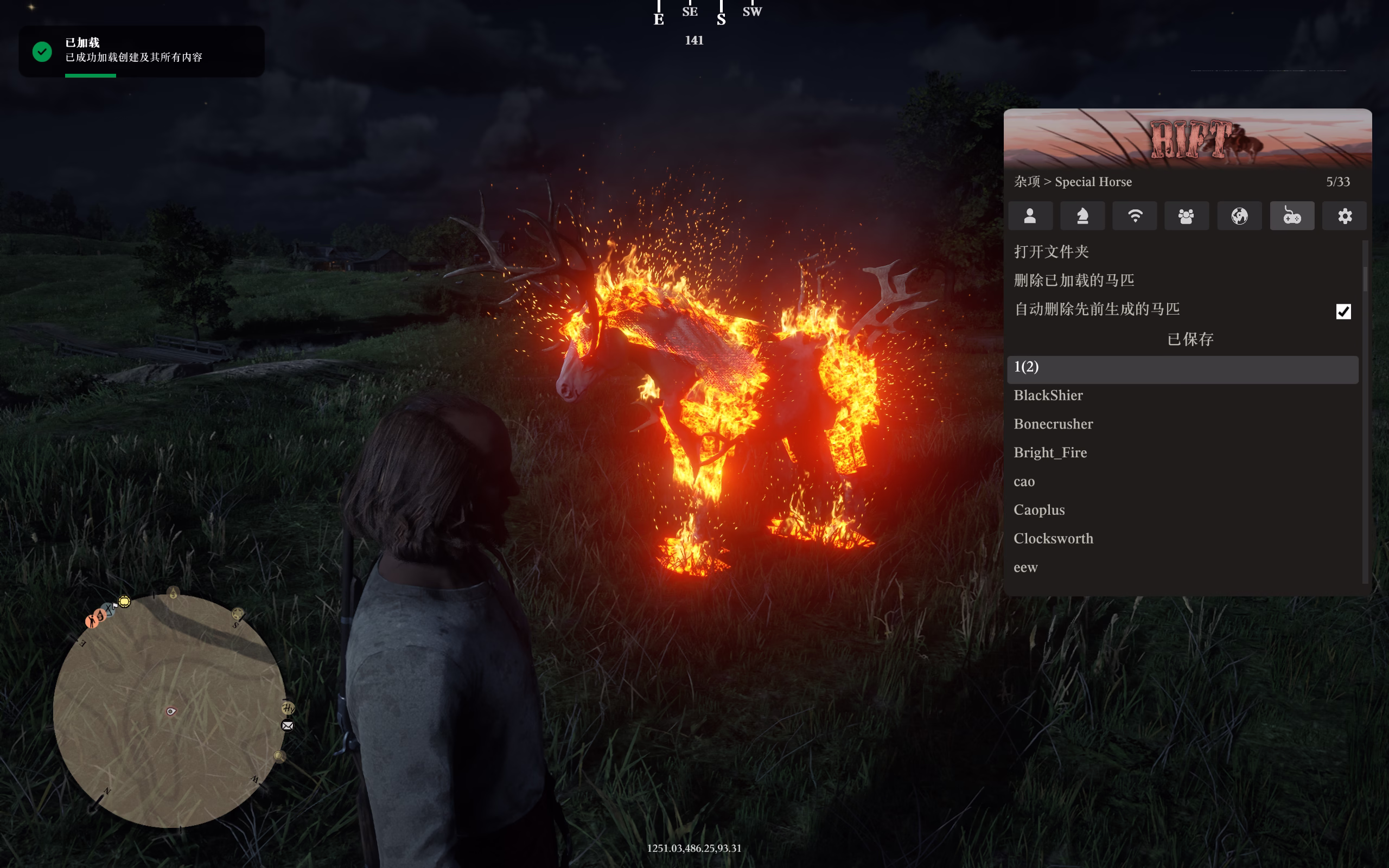Select the globe world tab
This screenshot has height=868, width=1389.
point(1239,216)
